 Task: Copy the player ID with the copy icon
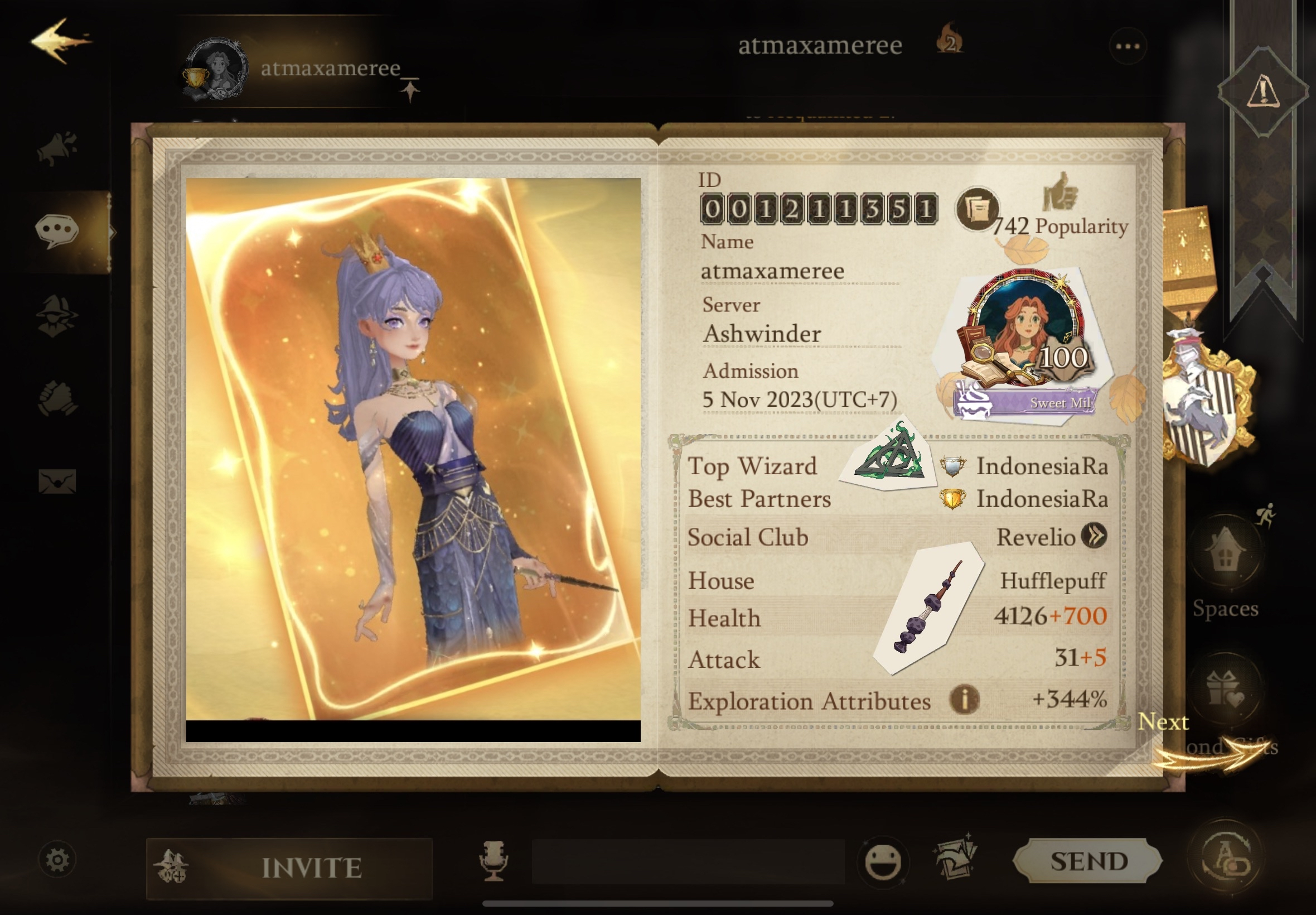pos(976,209)
